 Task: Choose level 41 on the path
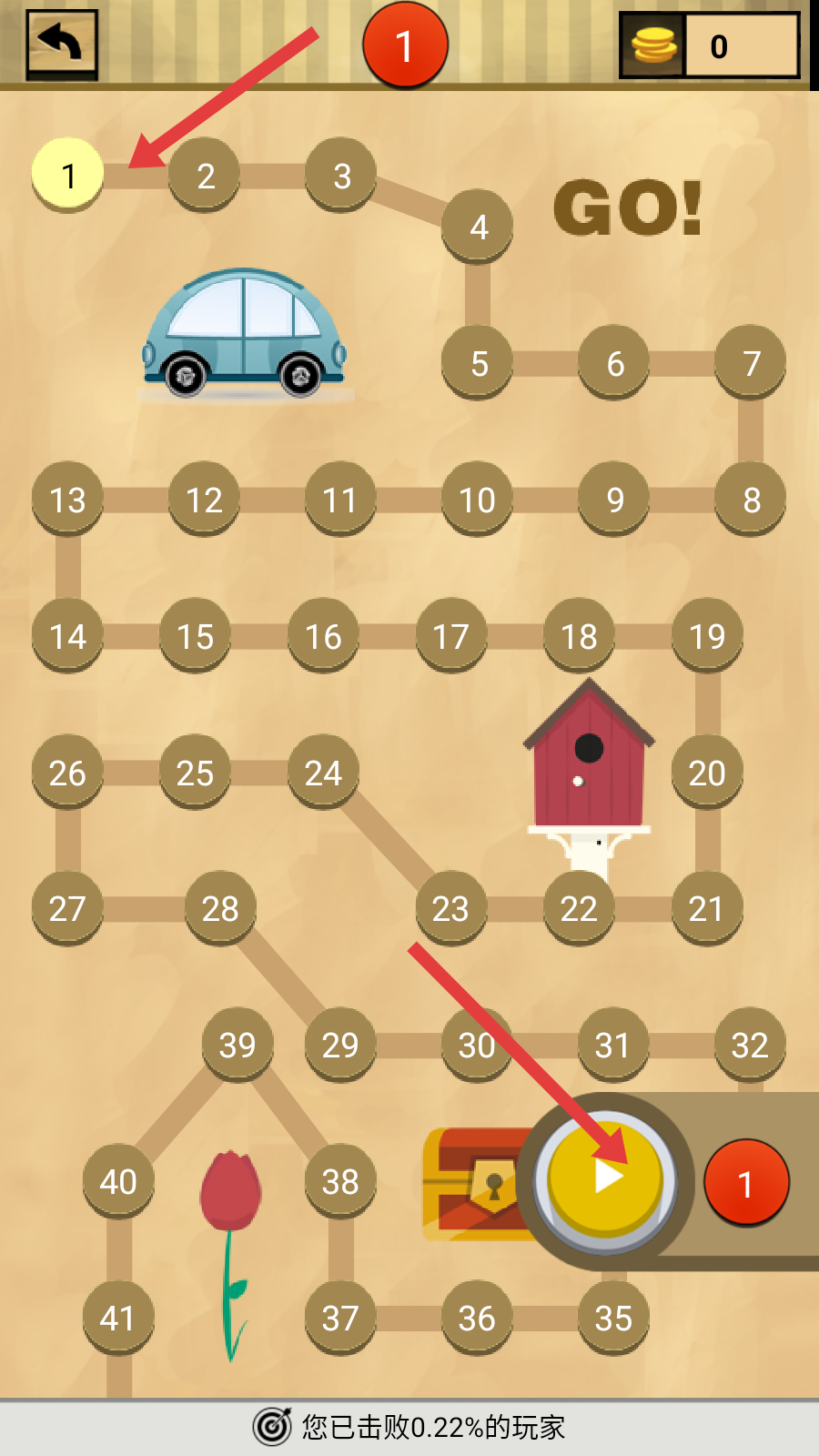pos(117,1317)
